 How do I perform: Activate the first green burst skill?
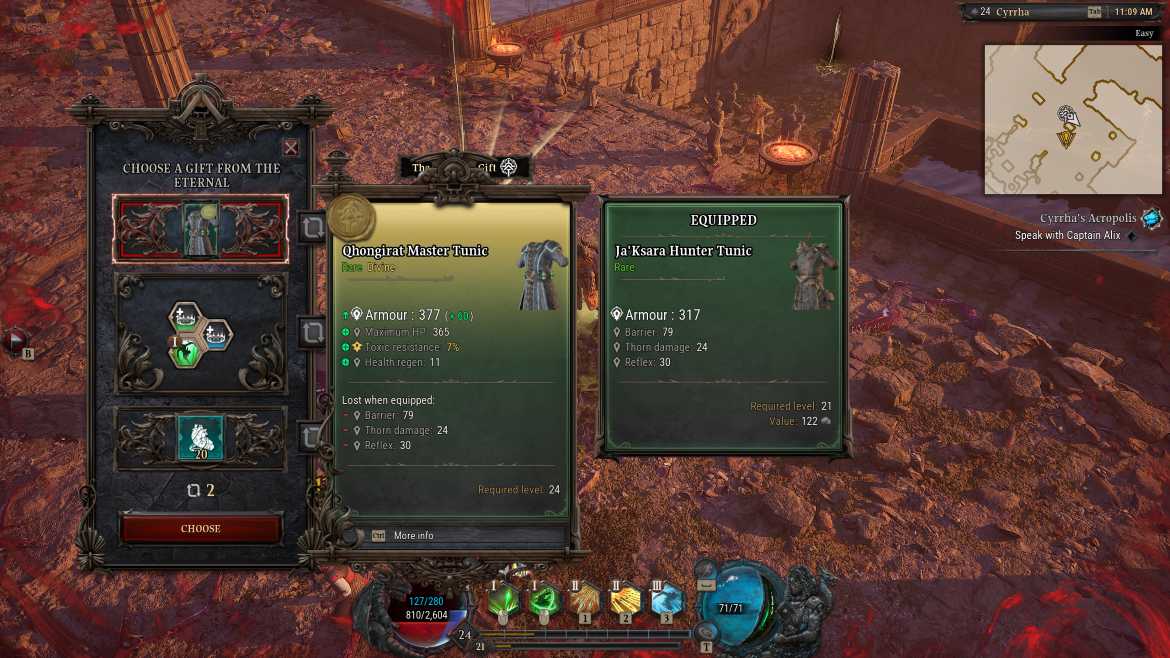504,600
